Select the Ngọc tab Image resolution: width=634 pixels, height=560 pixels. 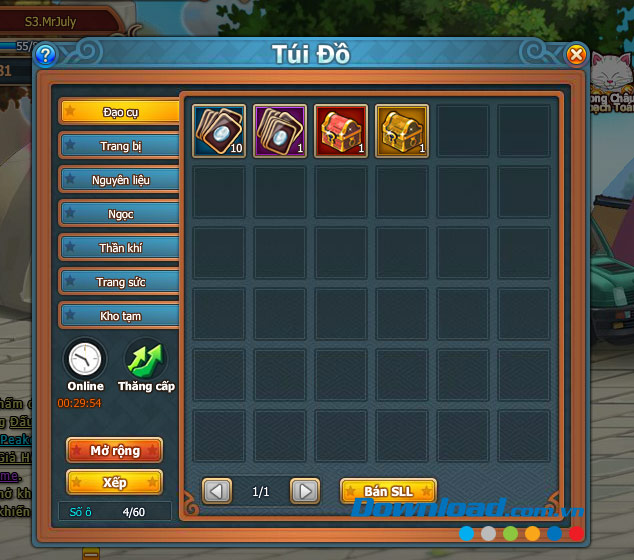[120, 214]
